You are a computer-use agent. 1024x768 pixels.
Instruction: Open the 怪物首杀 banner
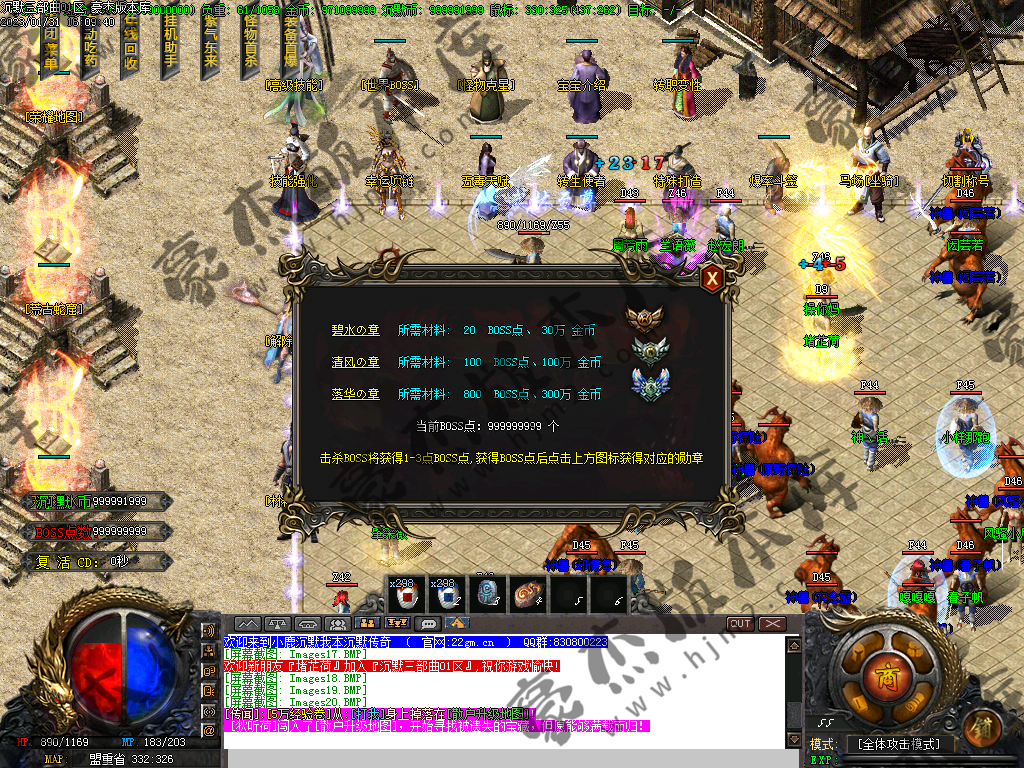(250, 40)
